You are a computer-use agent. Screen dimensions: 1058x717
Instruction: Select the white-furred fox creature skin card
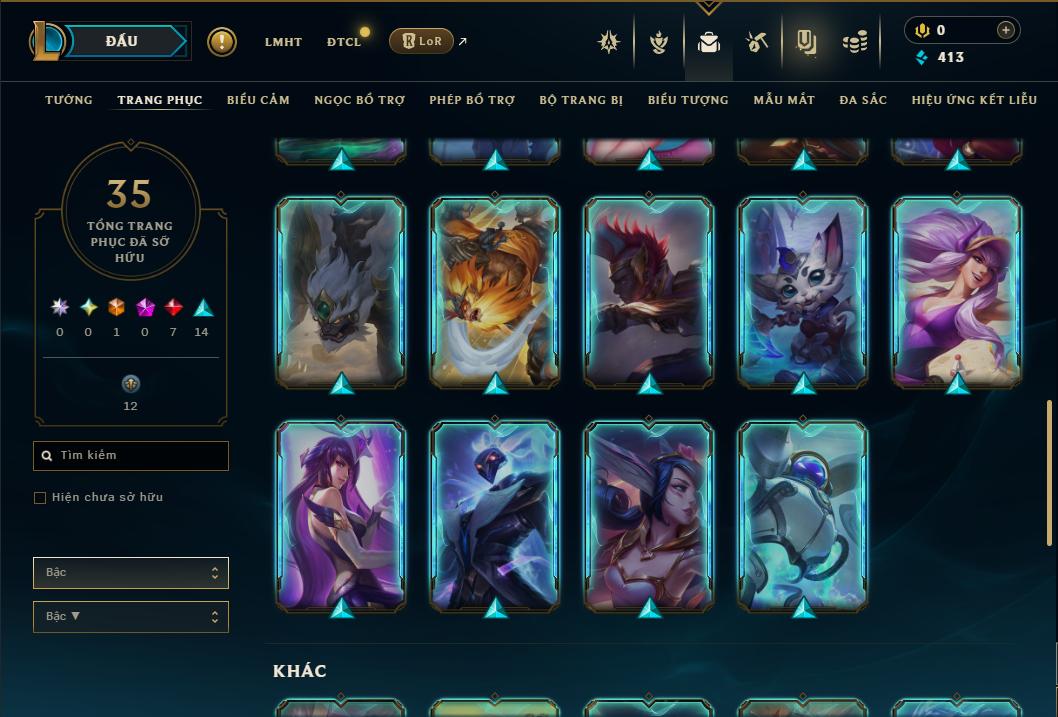(x=803, y=292)
